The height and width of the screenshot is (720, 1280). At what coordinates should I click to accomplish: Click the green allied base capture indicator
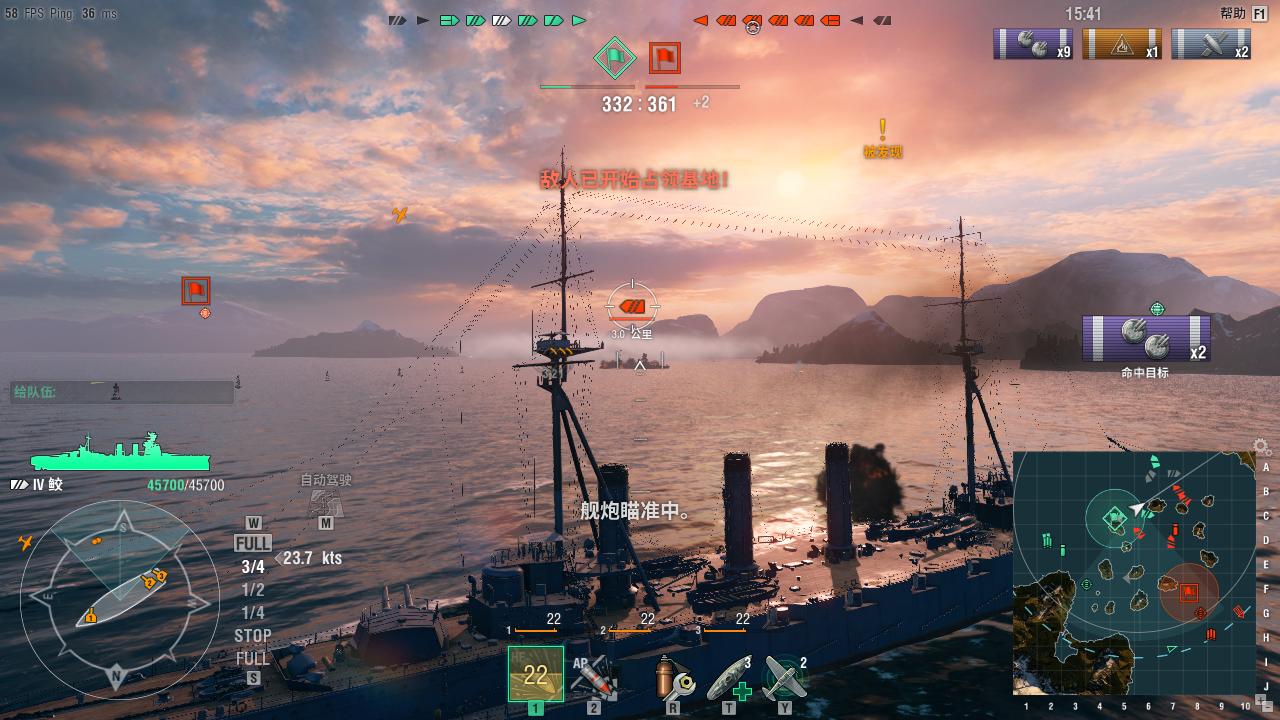[612, 58]
